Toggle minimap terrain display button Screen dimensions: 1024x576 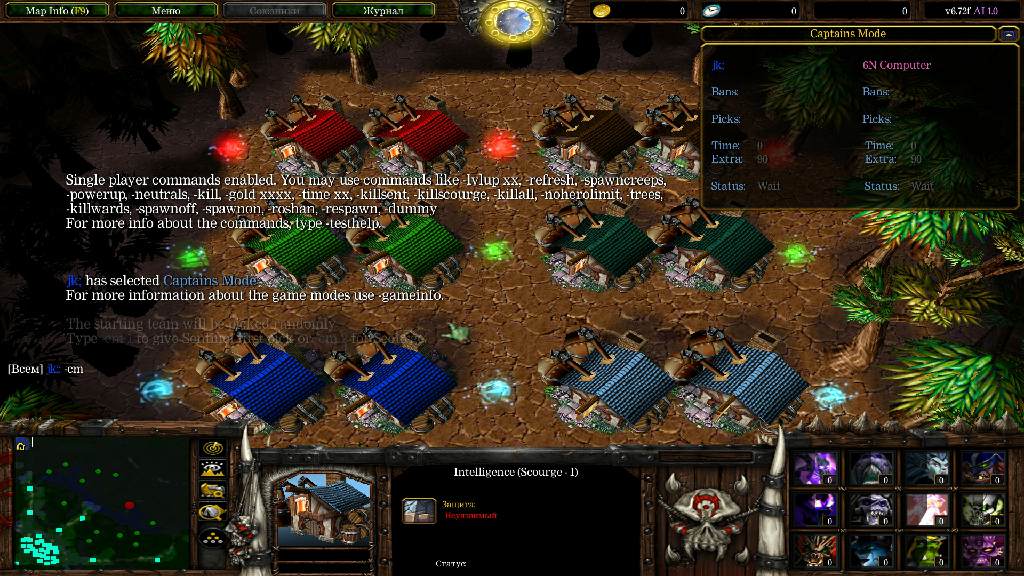212,469
